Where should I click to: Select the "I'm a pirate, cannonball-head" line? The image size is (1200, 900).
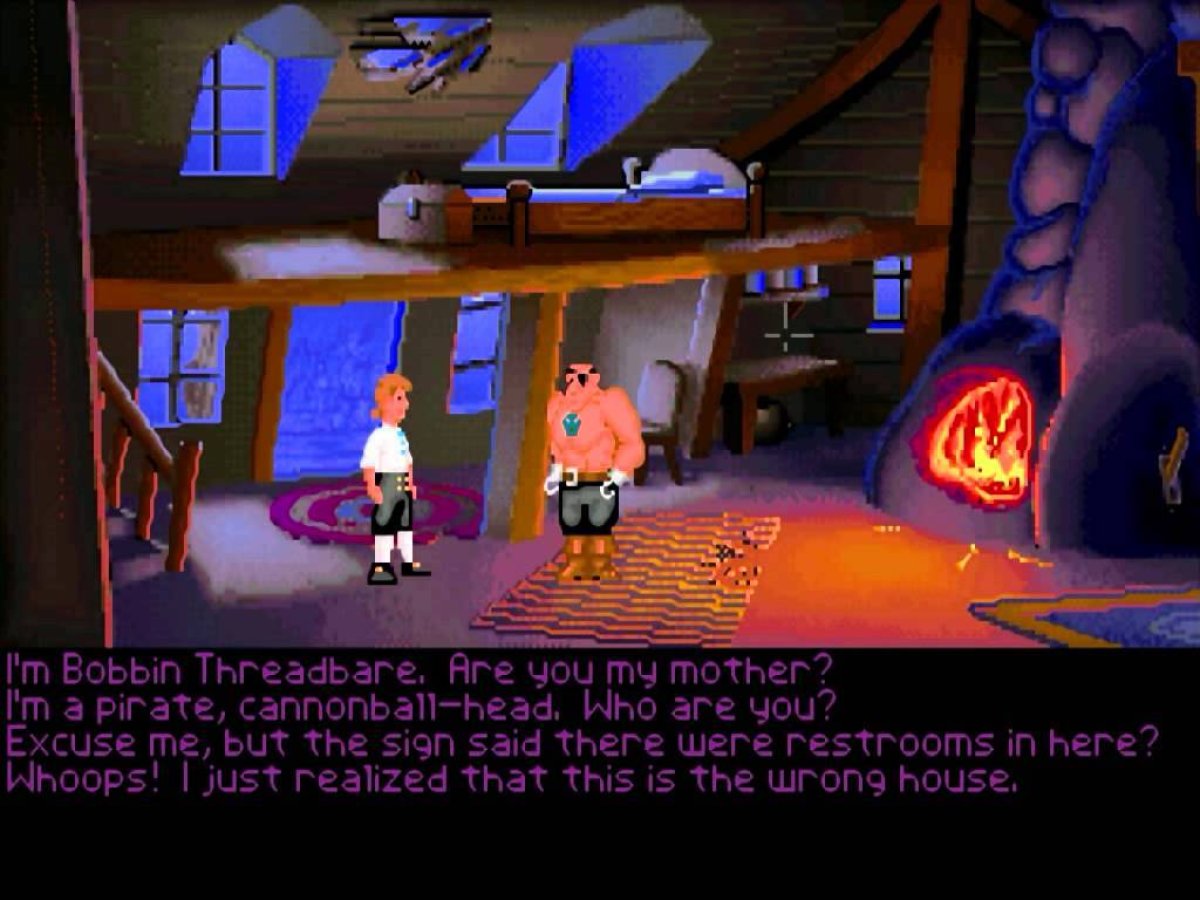(x=420, y=706)
